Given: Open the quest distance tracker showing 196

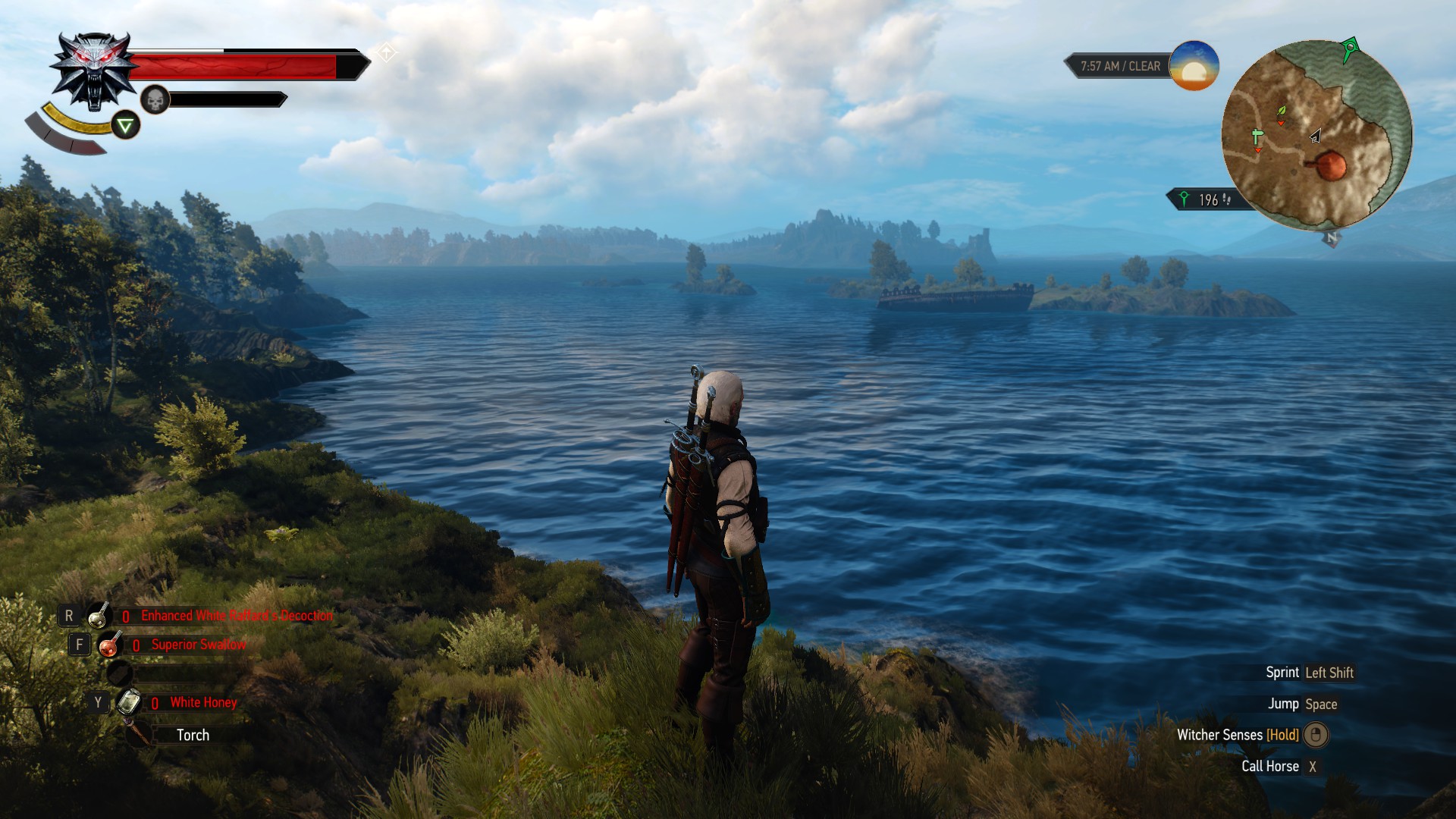Looking at the screenshot, I should click(x=1207, y=199).
